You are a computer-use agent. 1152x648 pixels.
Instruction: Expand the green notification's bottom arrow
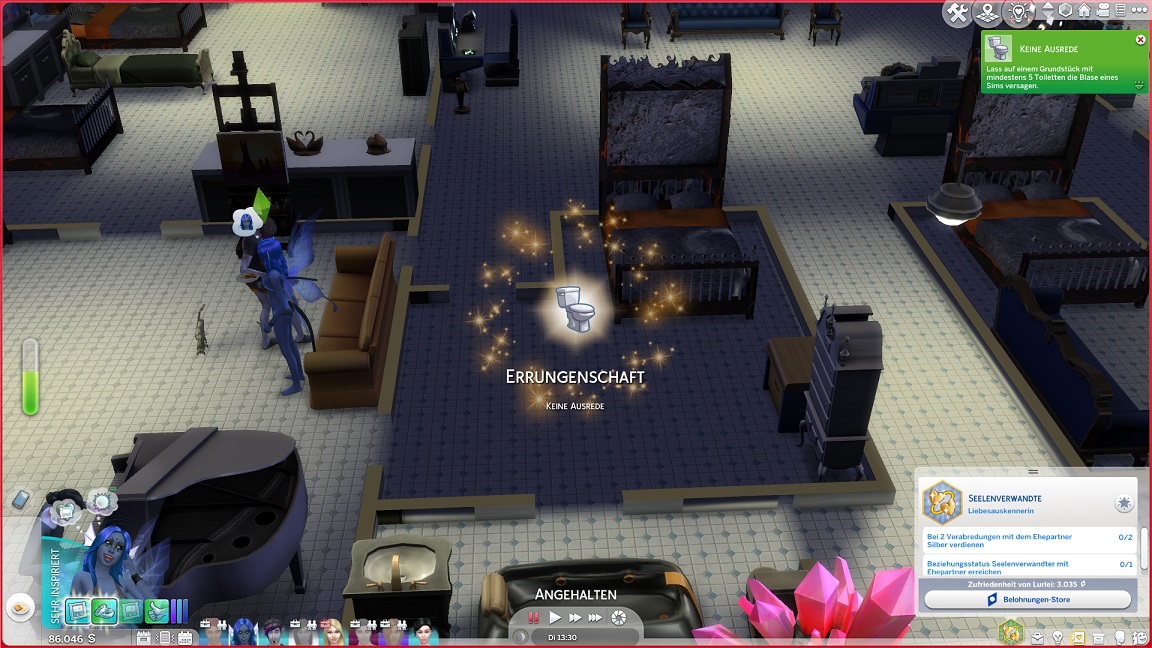[1139, 86]
